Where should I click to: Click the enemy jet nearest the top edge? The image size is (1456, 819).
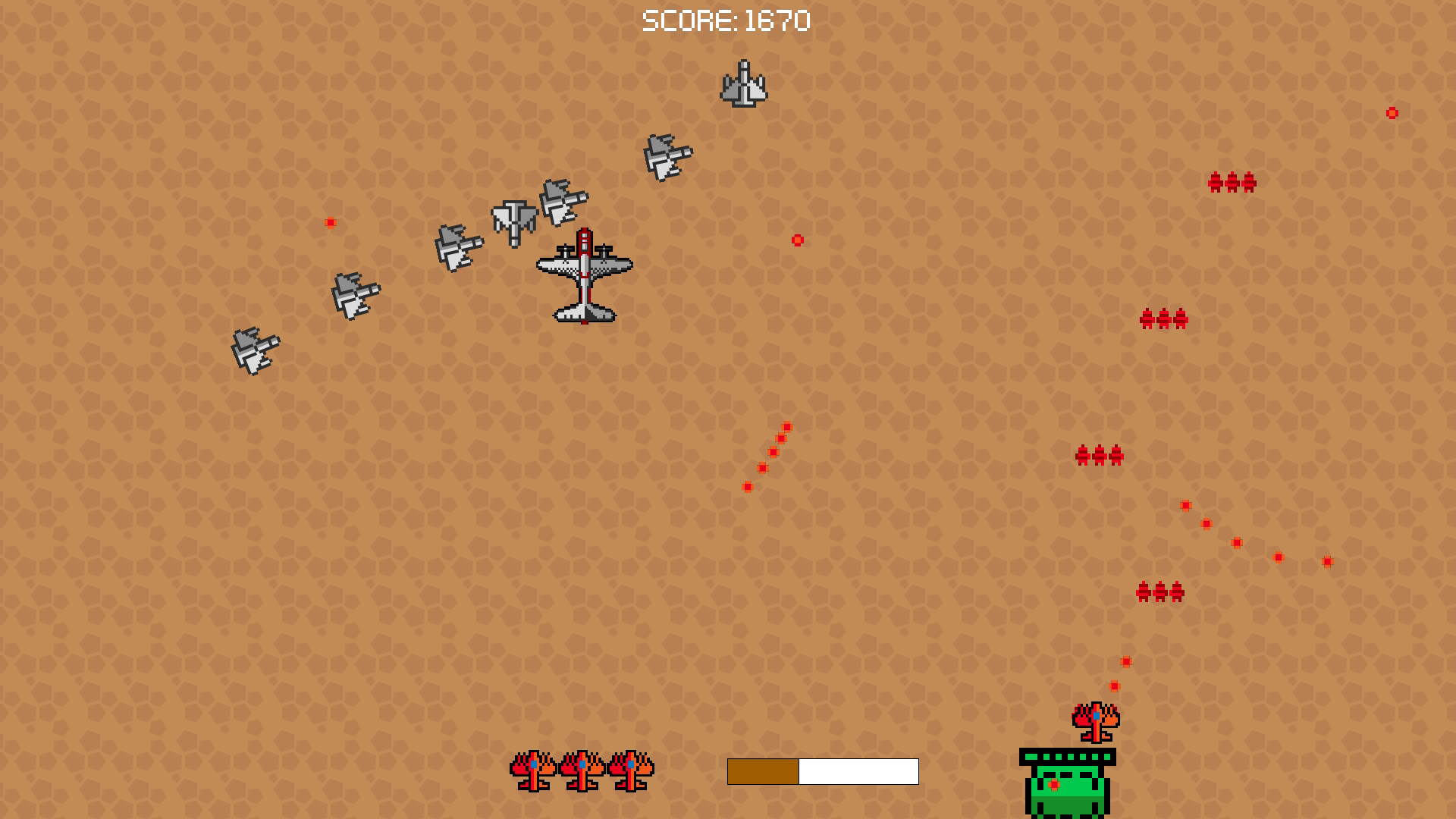tap(743, 85)
